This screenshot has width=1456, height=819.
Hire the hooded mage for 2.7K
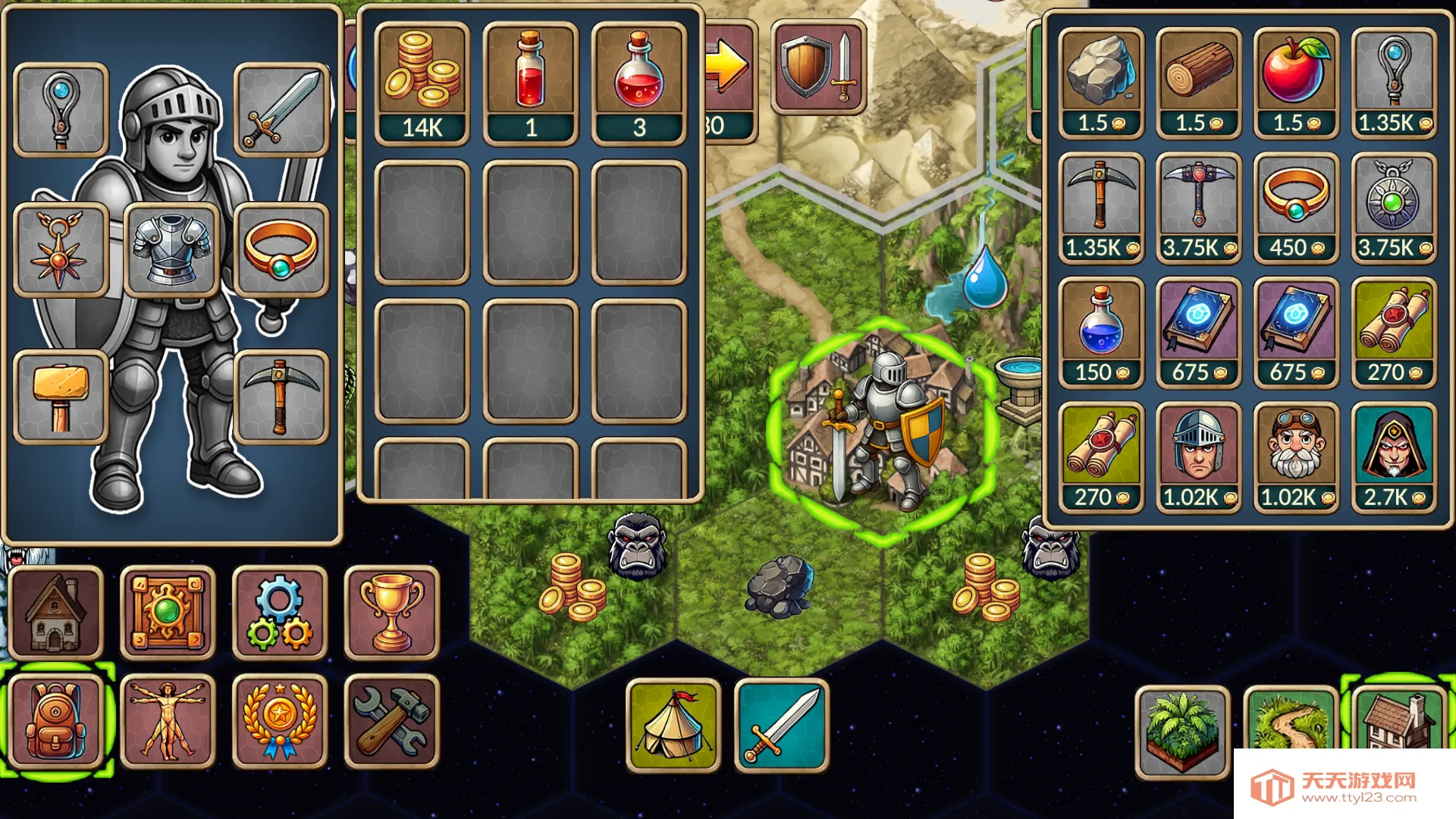pyautogui.click(x=1394, y=457)
